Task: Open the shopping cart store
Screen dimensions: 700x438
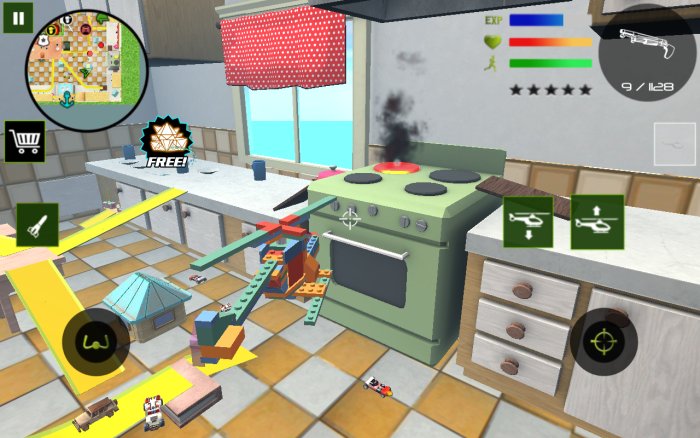Action: point(25,141)
